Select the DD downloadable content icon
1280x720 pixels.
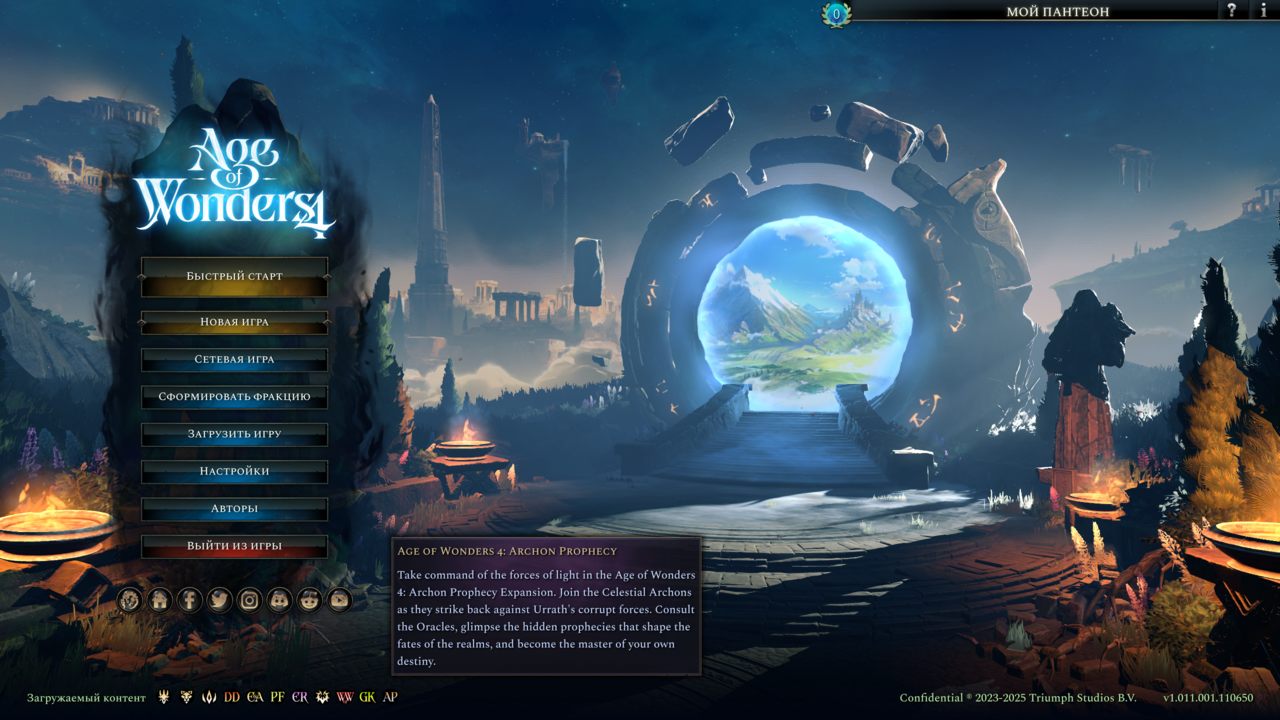[232, 697]
